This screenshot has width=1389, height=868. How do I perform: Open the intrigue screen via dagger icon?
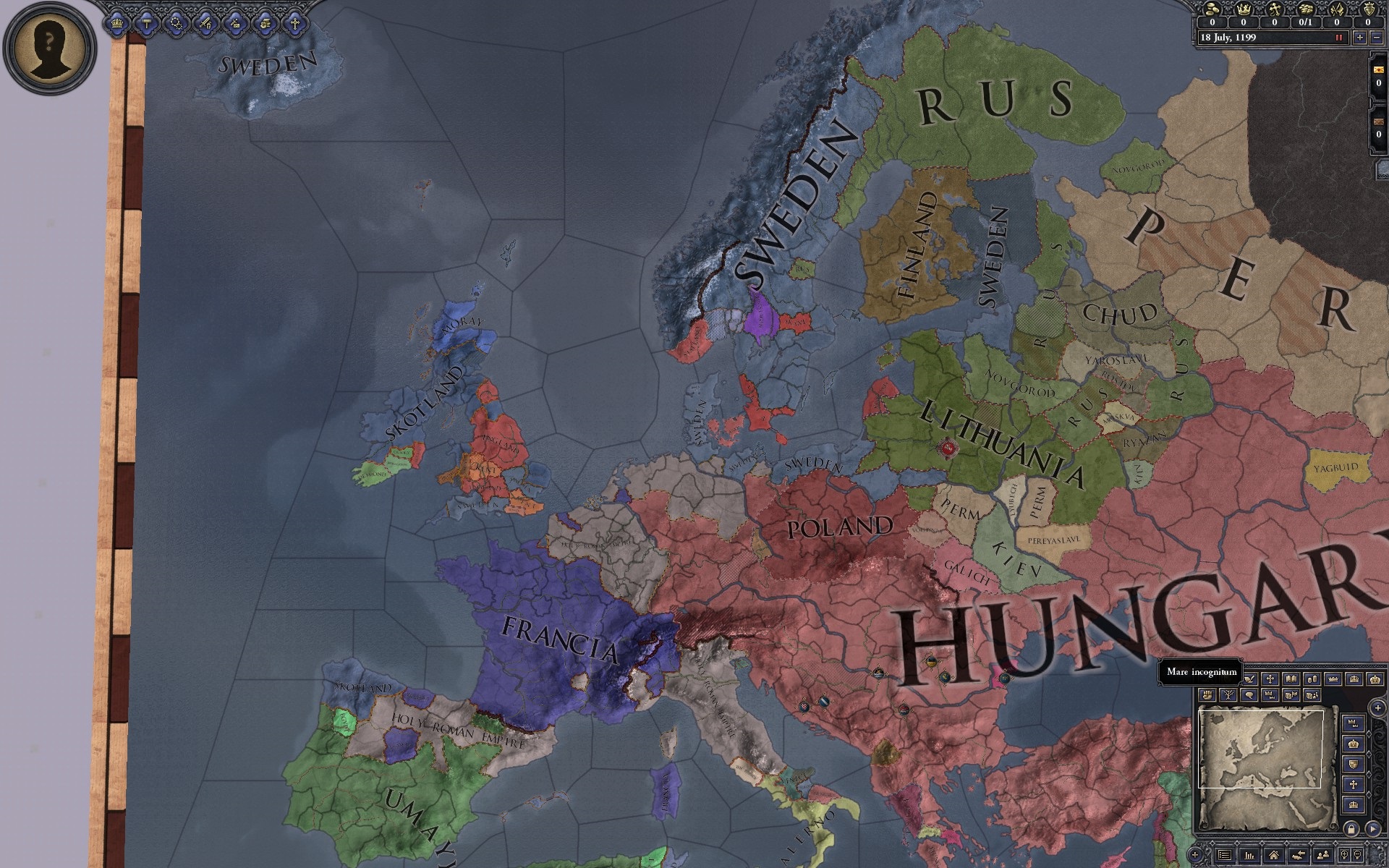pyautogui.click(x=236, y=24)
